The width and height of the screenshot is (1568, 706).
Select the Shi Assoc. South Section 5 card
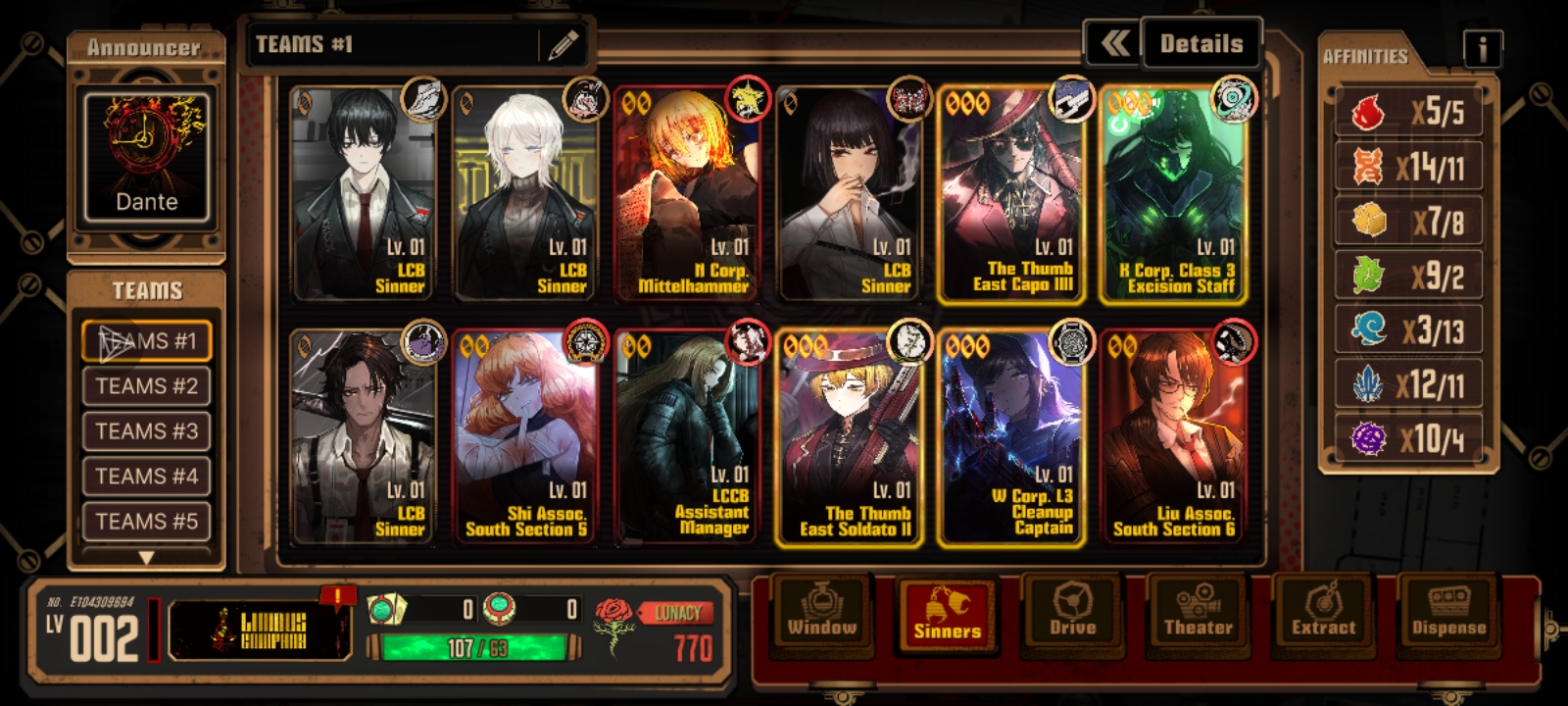click(x=526, y=437)
